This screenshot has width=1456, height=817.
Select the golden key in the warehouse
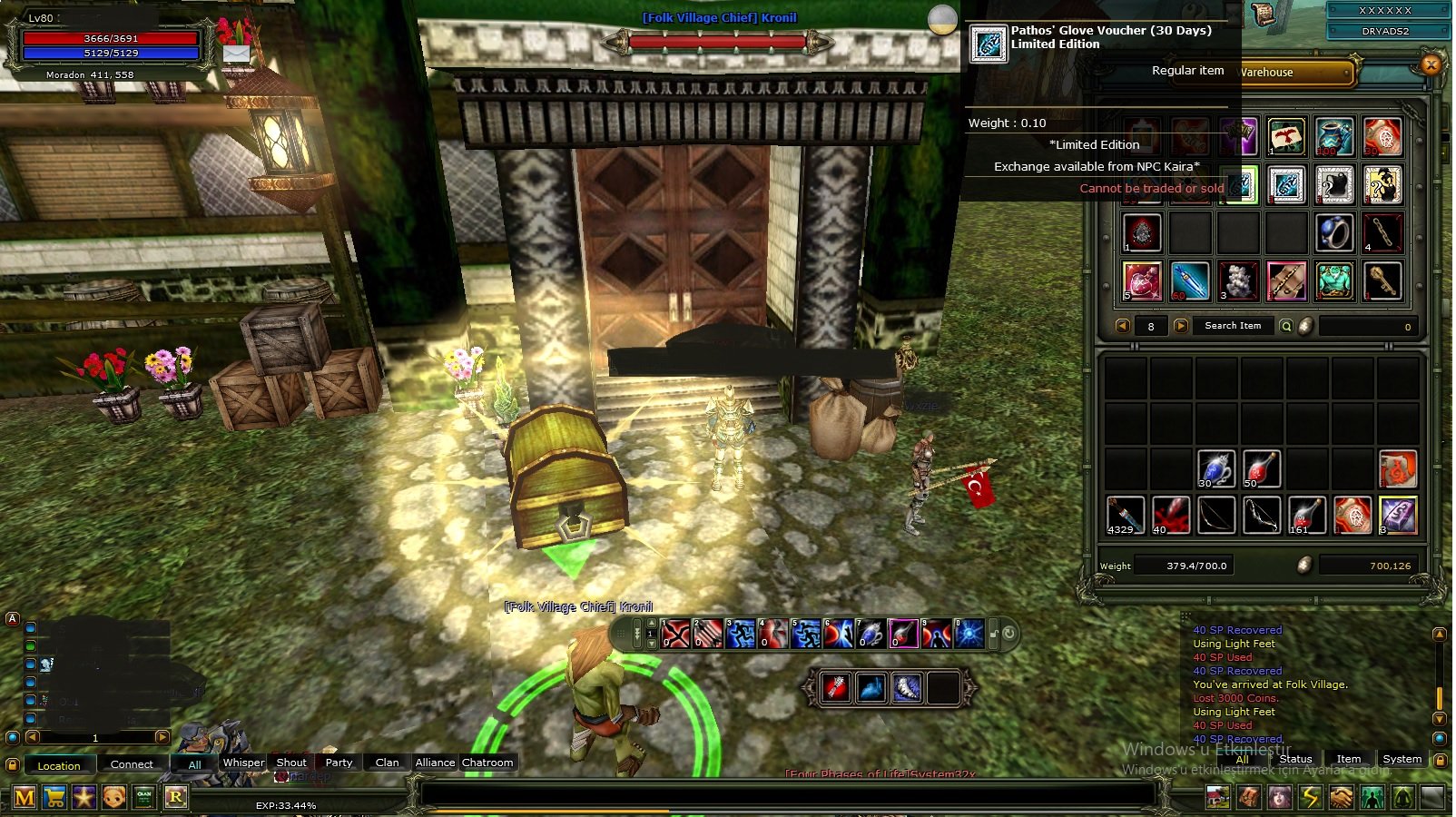tap(1382, 281)
